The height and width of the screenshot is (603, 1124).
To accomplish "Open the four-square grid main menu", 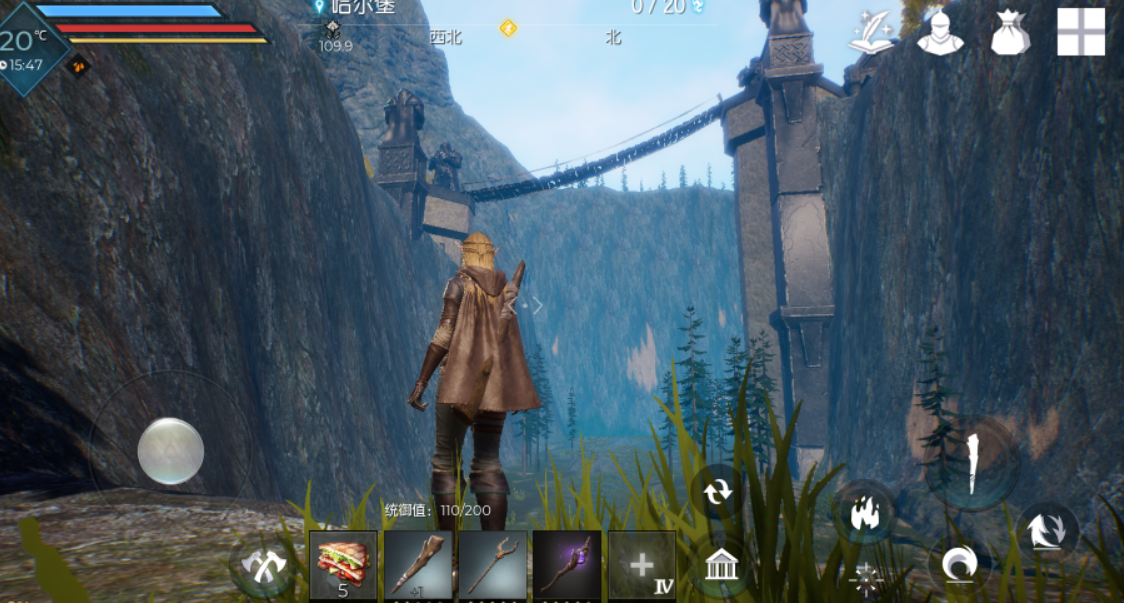I will 1081,32.
